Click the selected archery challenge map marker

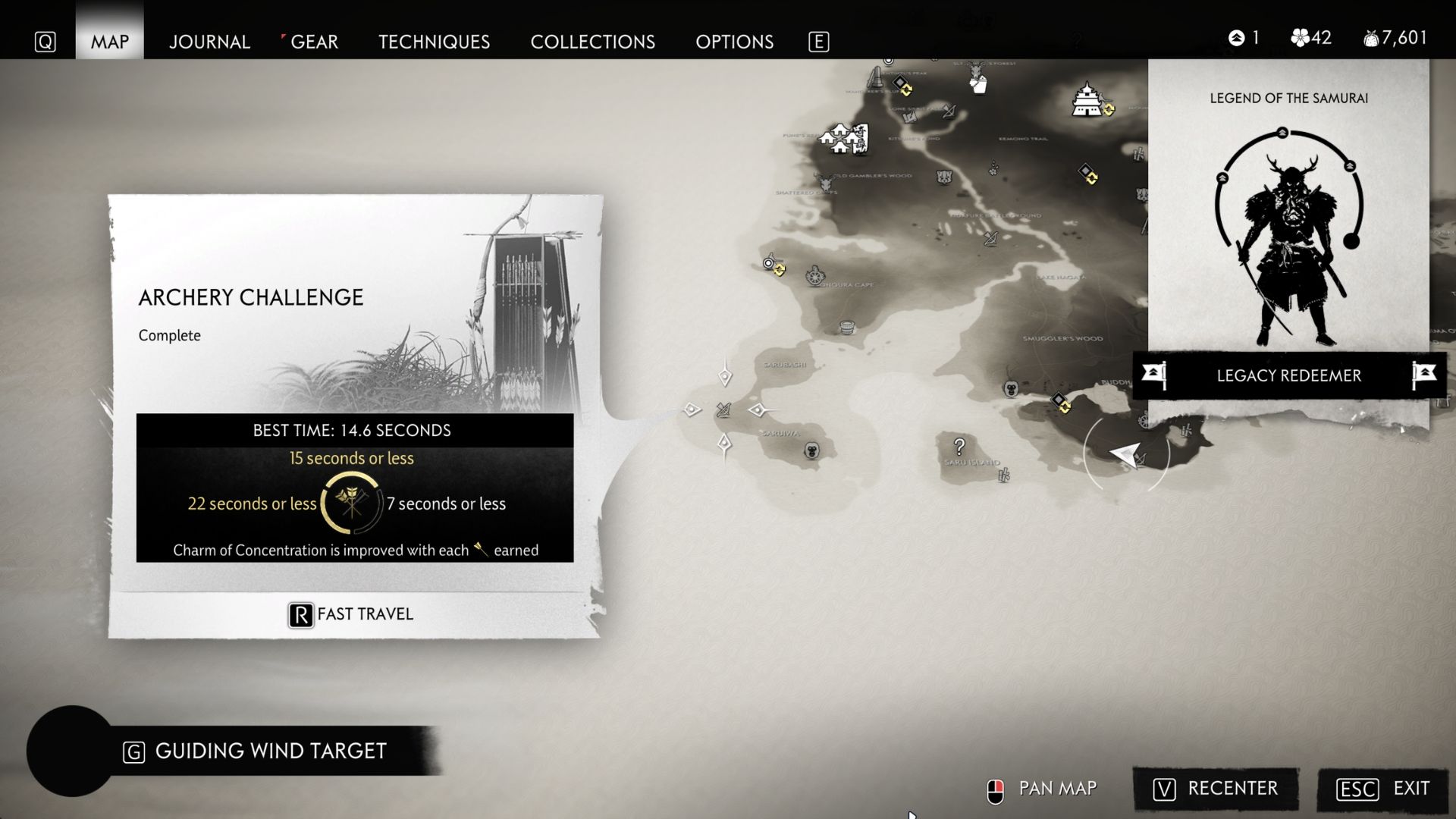pyautogui.click(x=723, y=410)
